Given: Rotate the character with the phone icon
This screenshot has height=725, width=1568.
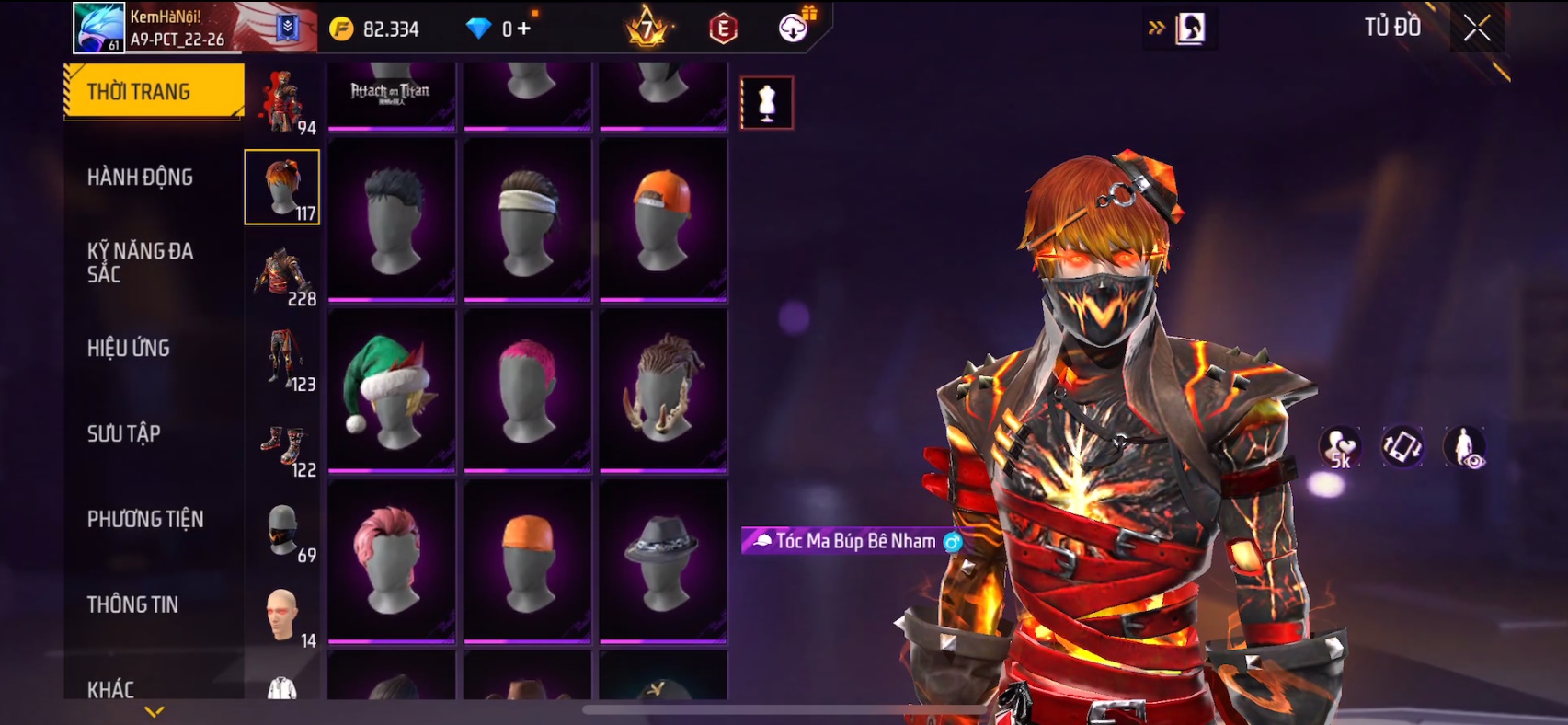Looking at the screenshot, I should click(x=1402, y=447).
